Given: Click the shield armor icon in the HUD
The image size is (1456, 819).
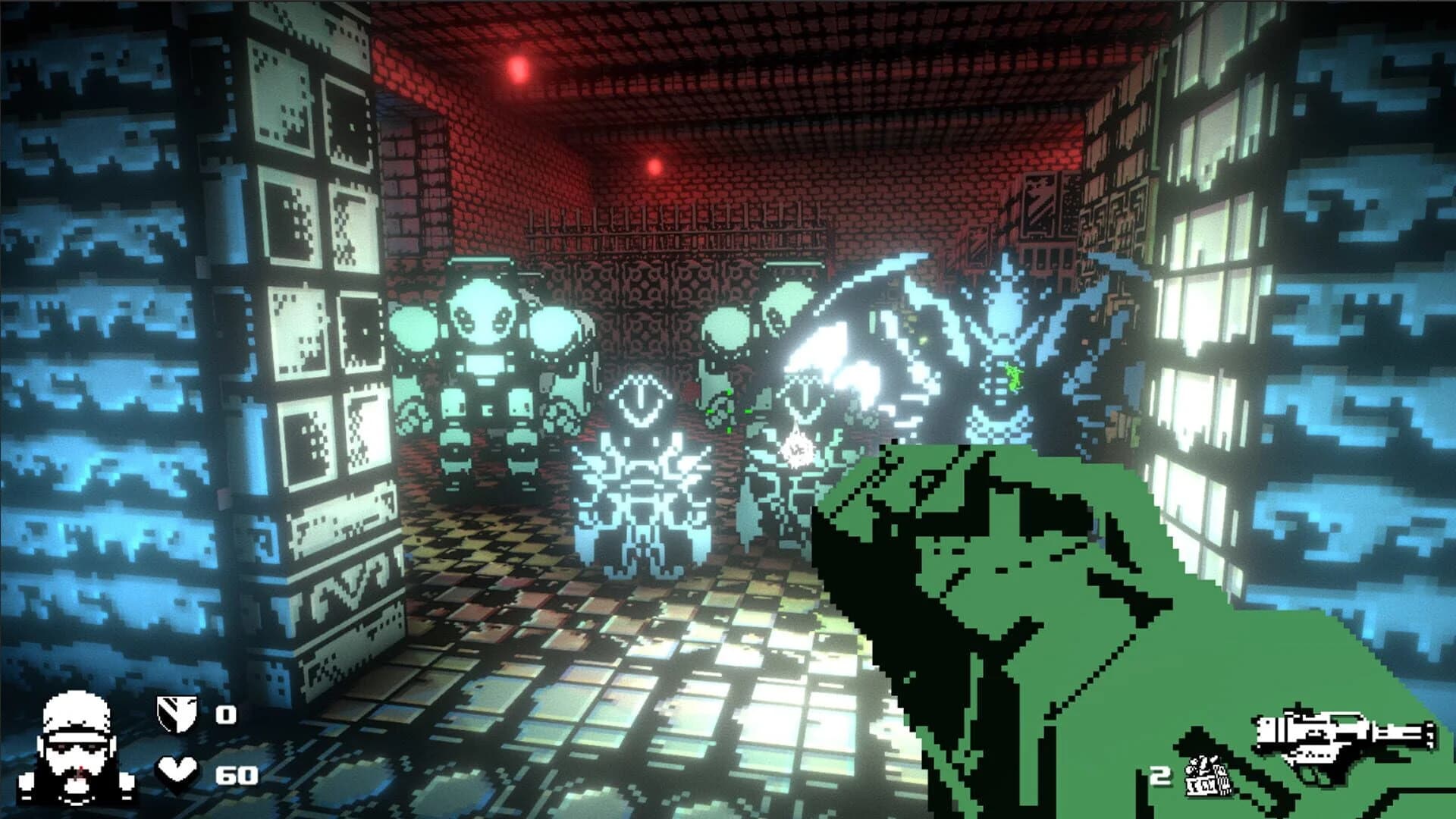Looking at the screenshot, I should (x=176, y=711).
